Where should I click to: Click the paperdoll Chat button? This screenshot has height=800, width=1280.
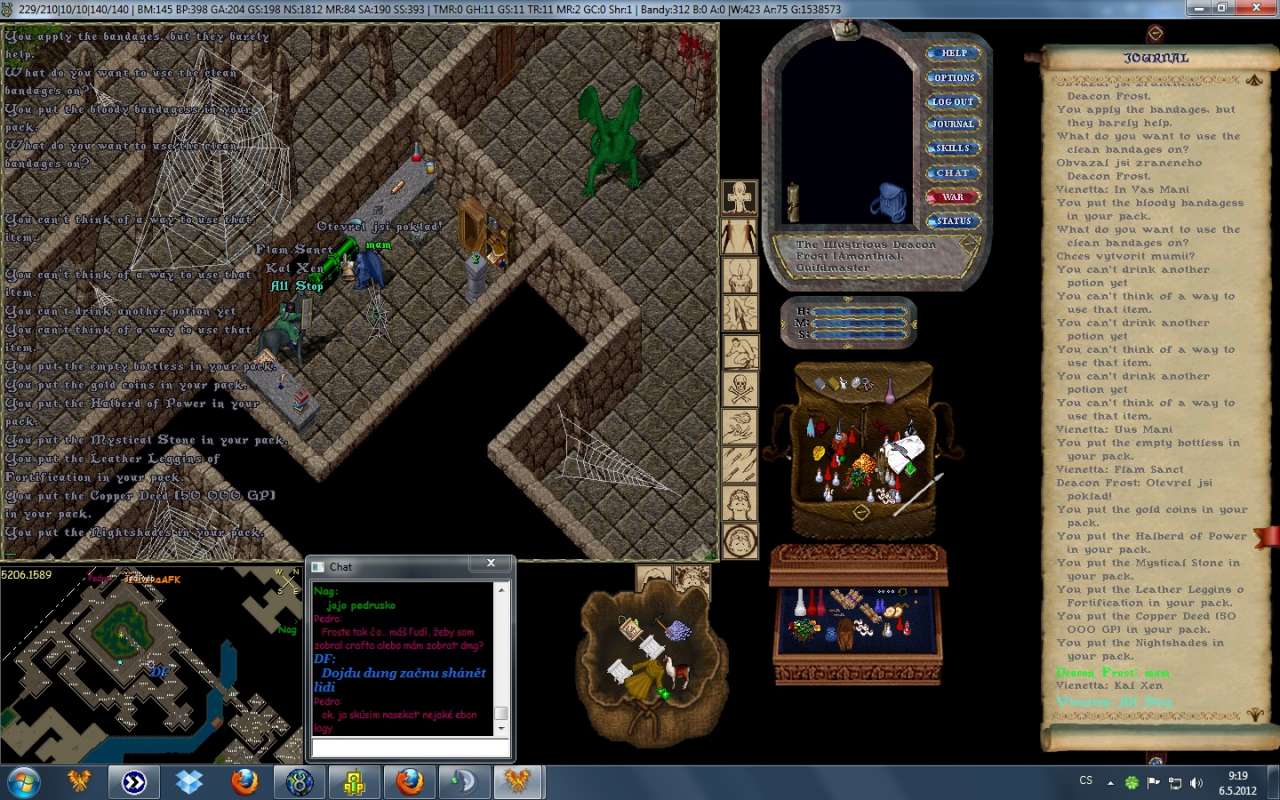tap(953, 172)
